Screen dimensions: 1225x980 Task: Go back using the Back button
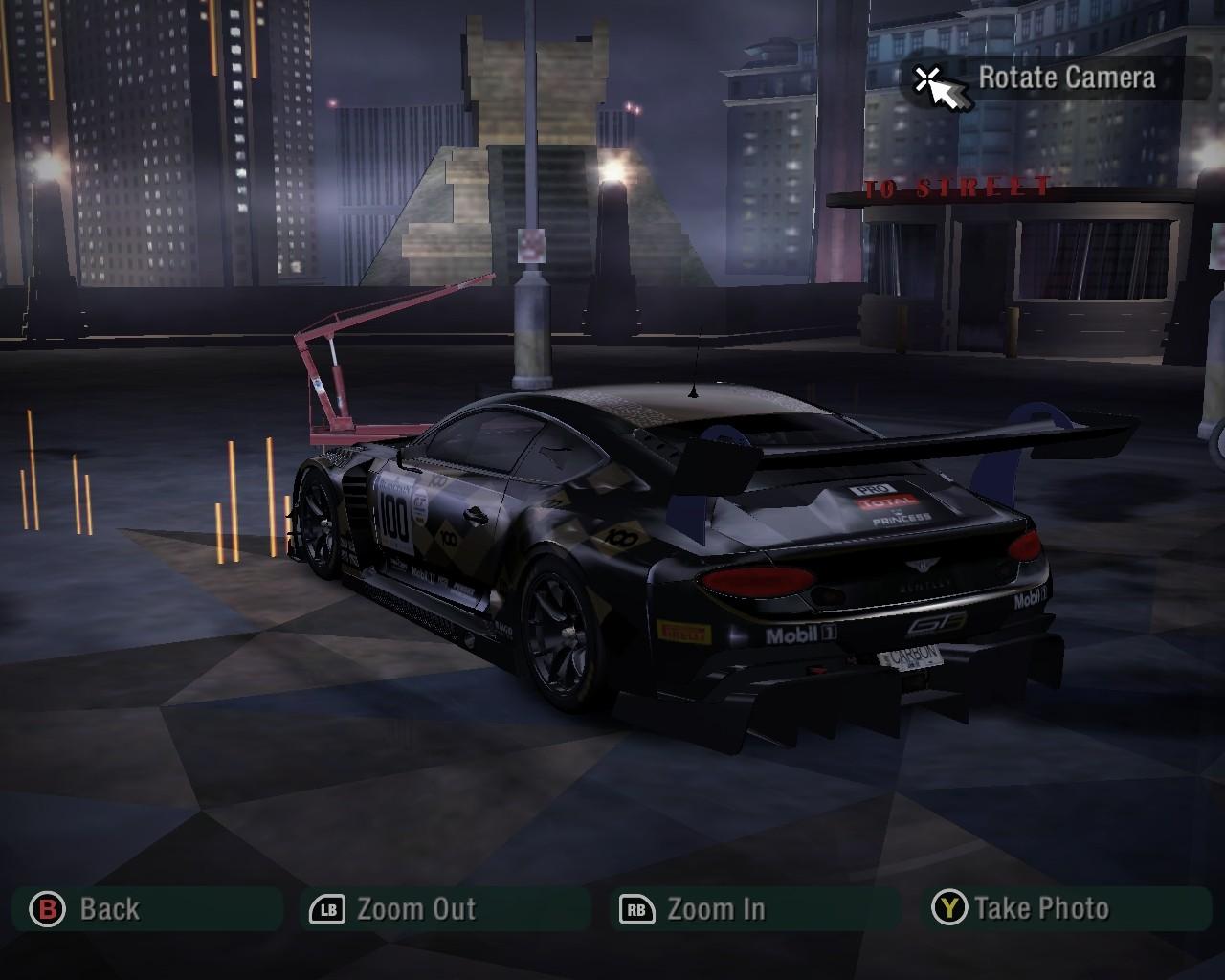tap(86, 908)
